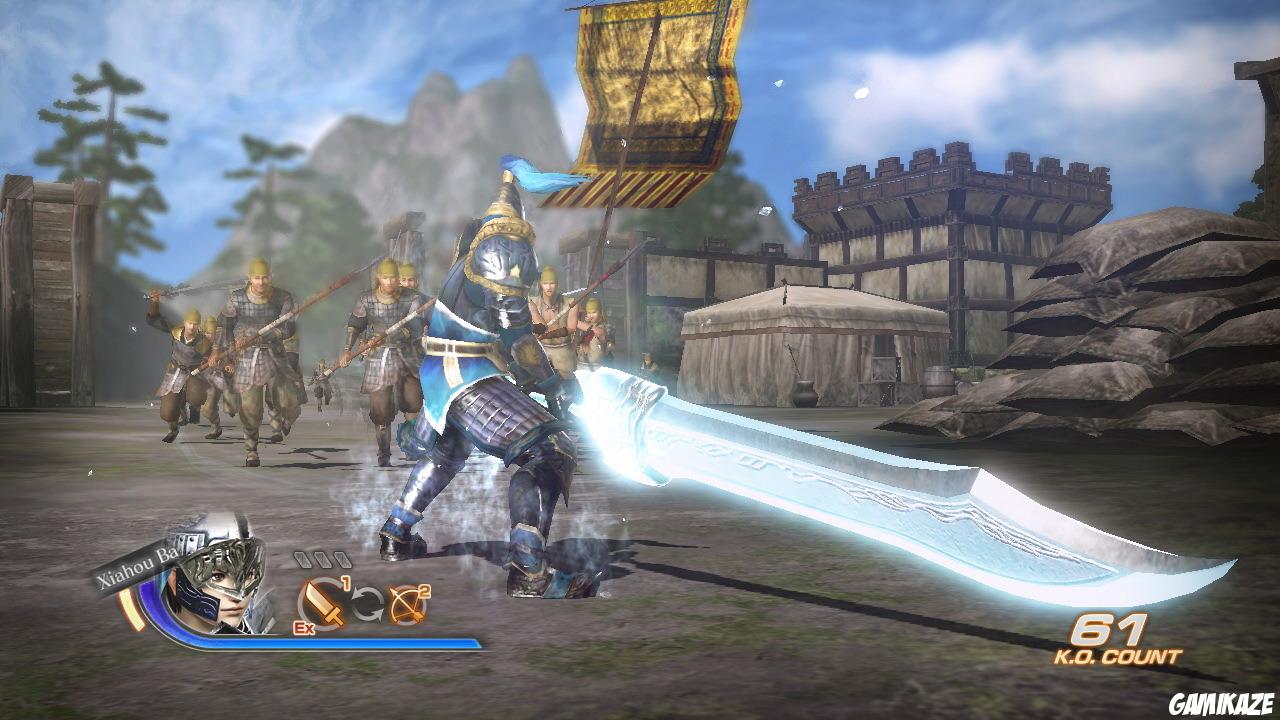Click the third Musou gauge segment
Viewport: 1280px width, 720px height.
pyautogui.click(x=342, y=560)
